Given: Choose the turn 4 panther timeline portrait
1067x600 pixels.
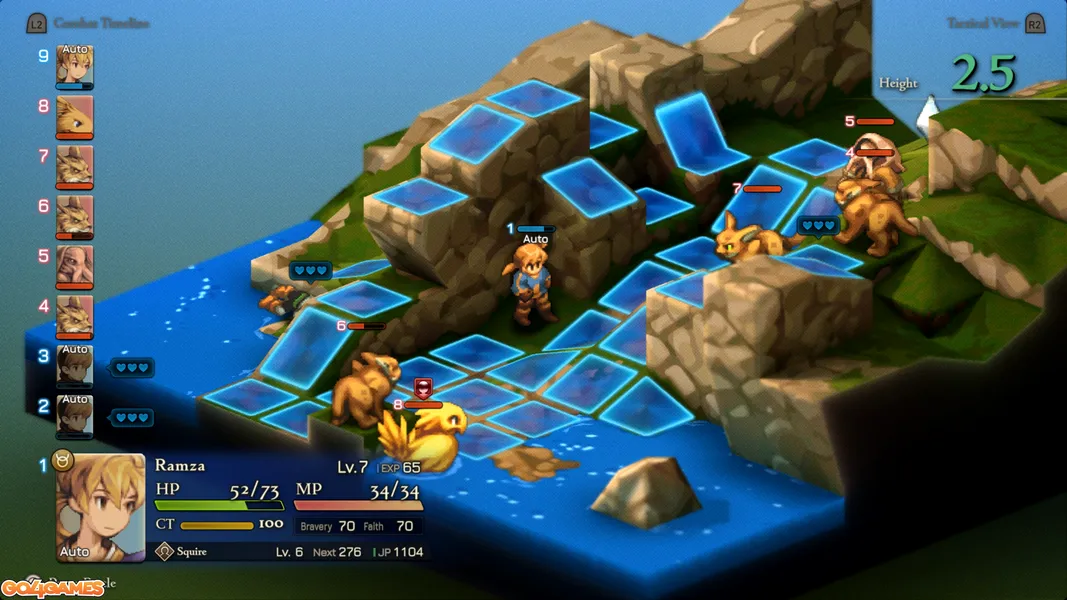Looking at the screenshot, I should 75,316.
